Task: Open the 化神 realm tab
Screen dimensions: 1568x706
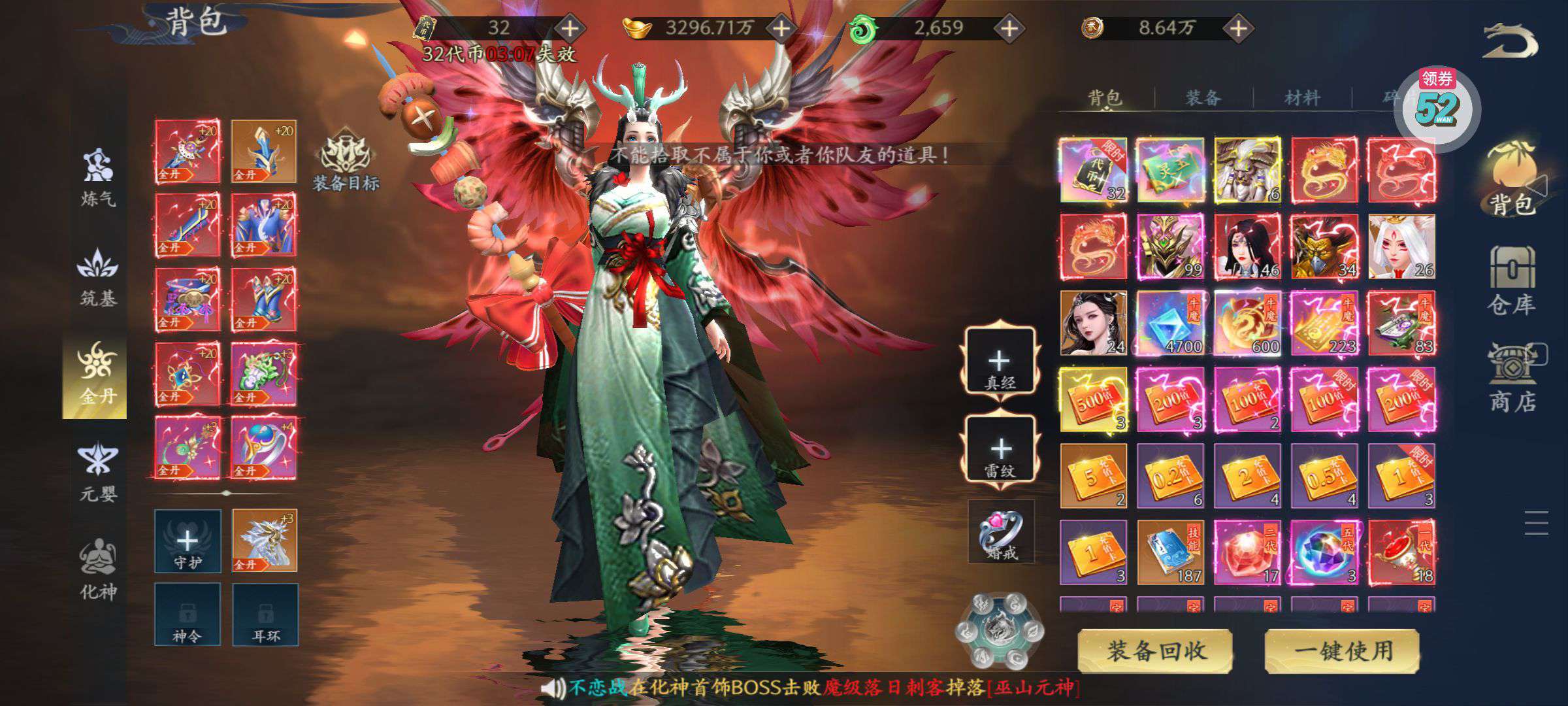Action: point(98,569)
